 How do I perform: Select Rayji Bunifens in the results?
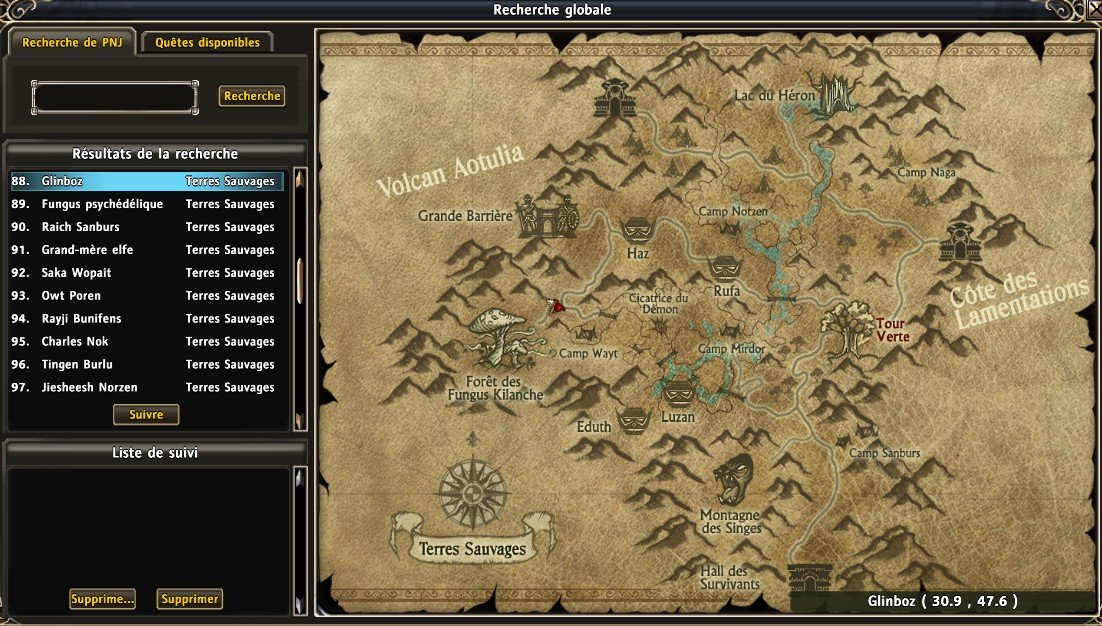tap(147, 319)
